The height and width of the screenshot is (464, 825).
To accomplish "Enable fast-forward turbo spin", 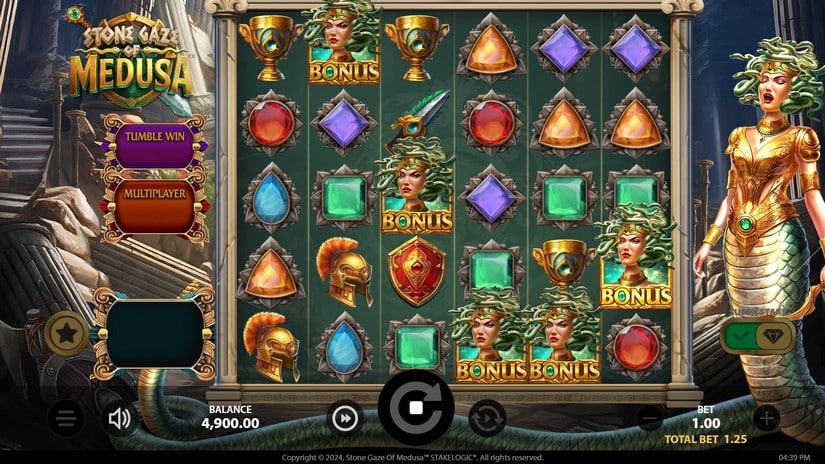I will click(345, 418).
